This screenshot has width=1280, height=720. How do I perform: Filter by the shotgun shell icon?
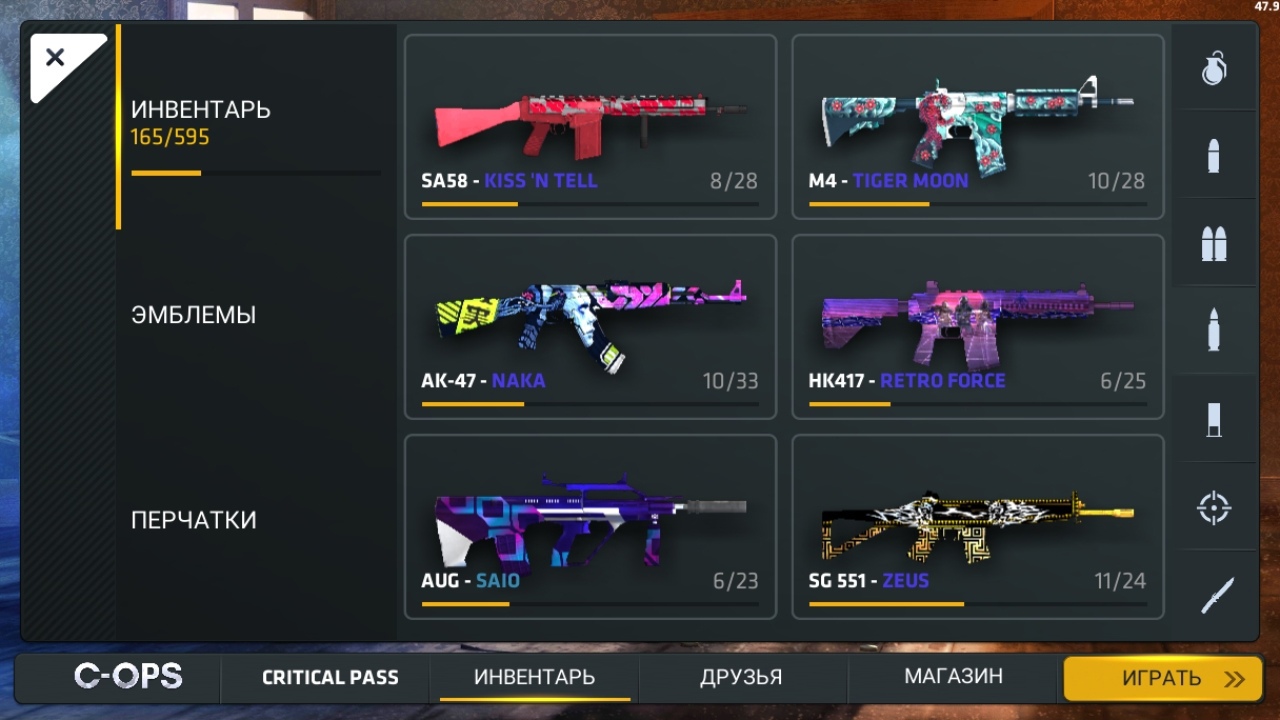click(1214, 419)
